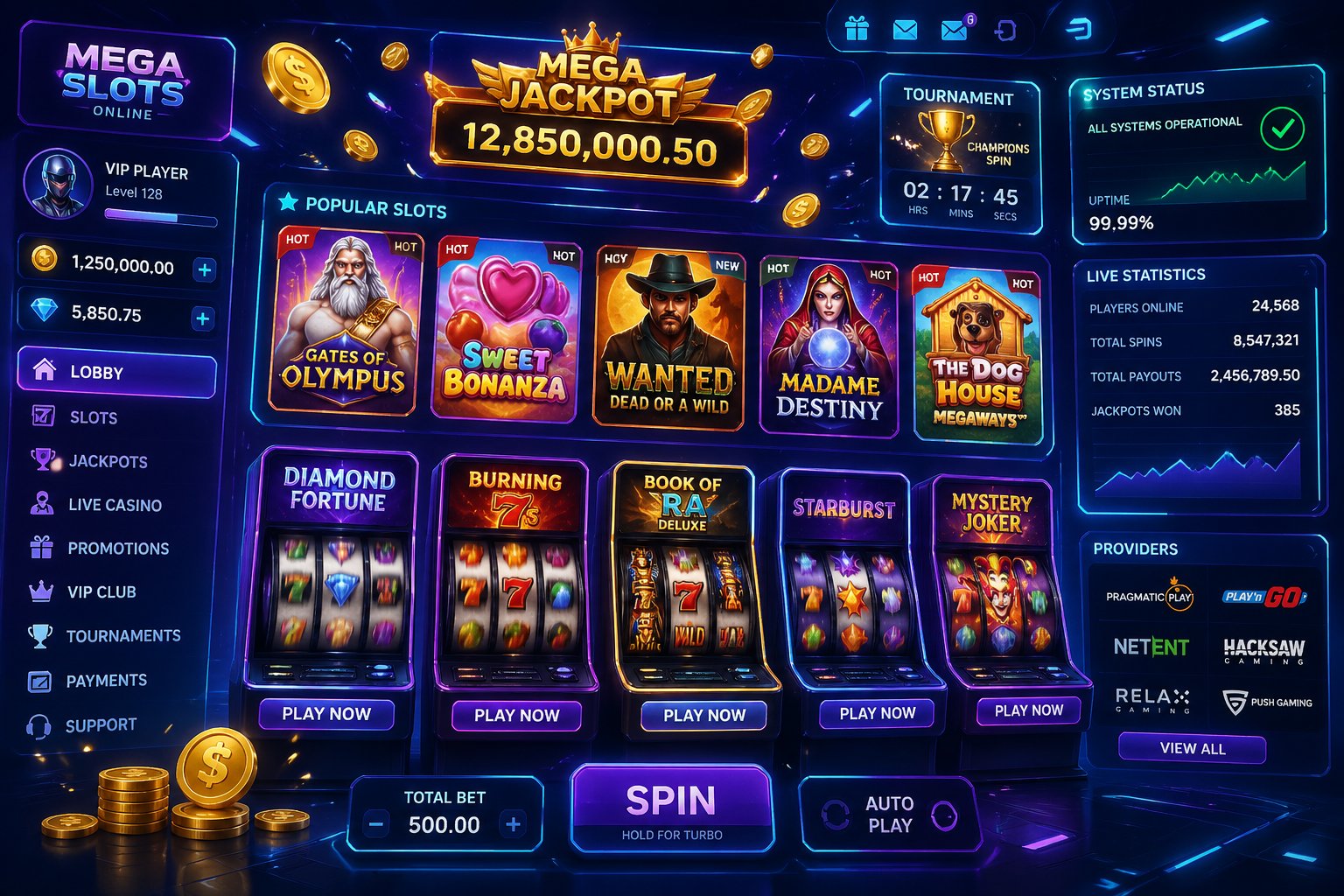This screenshot has width=1344, height=896.
Task: Click PLAY NOW under Book of Ra Deluxe
Action: 704,715
